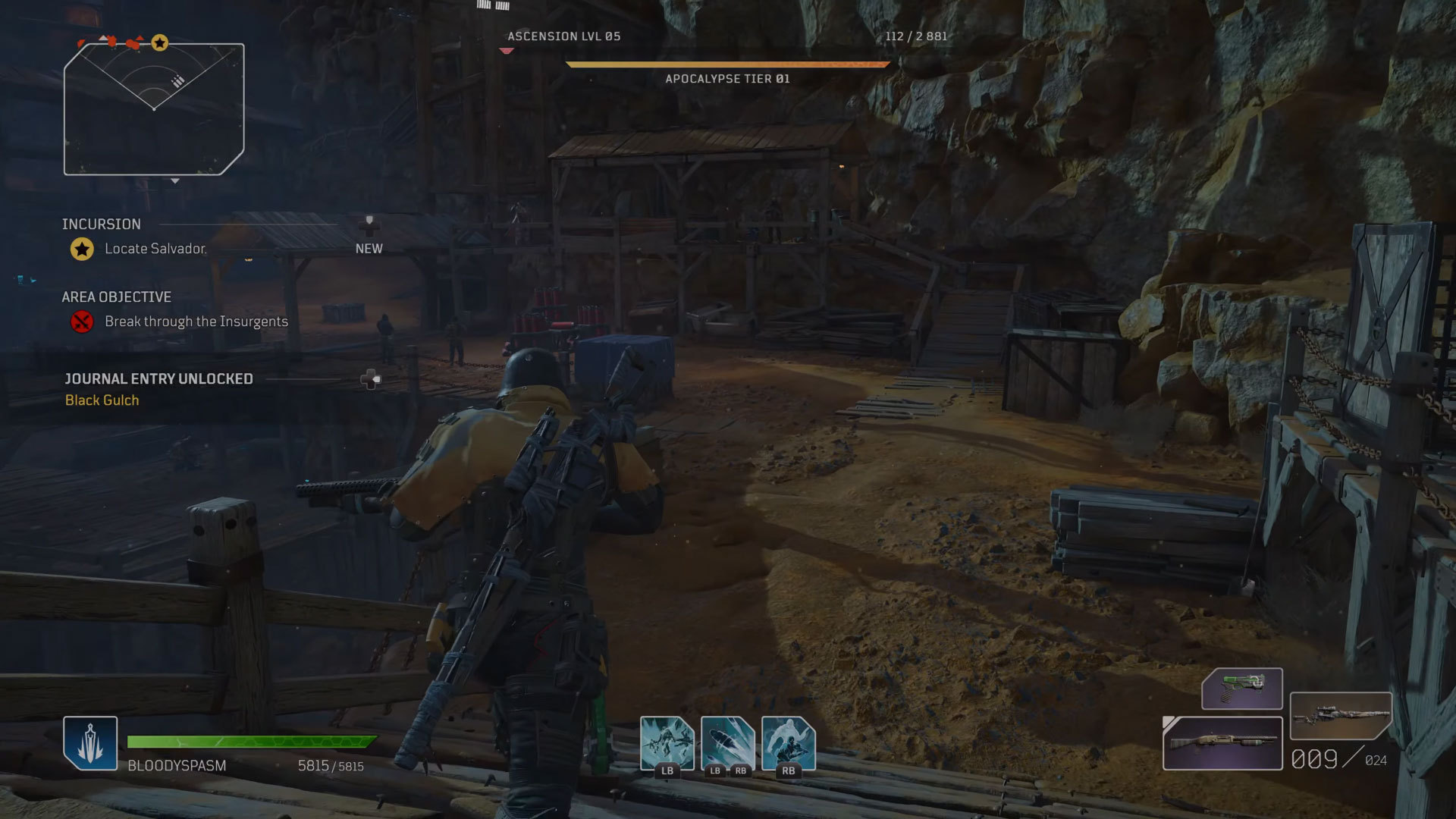Select the Break through the Insurgents objective
1456x819 pixels.
196,322
